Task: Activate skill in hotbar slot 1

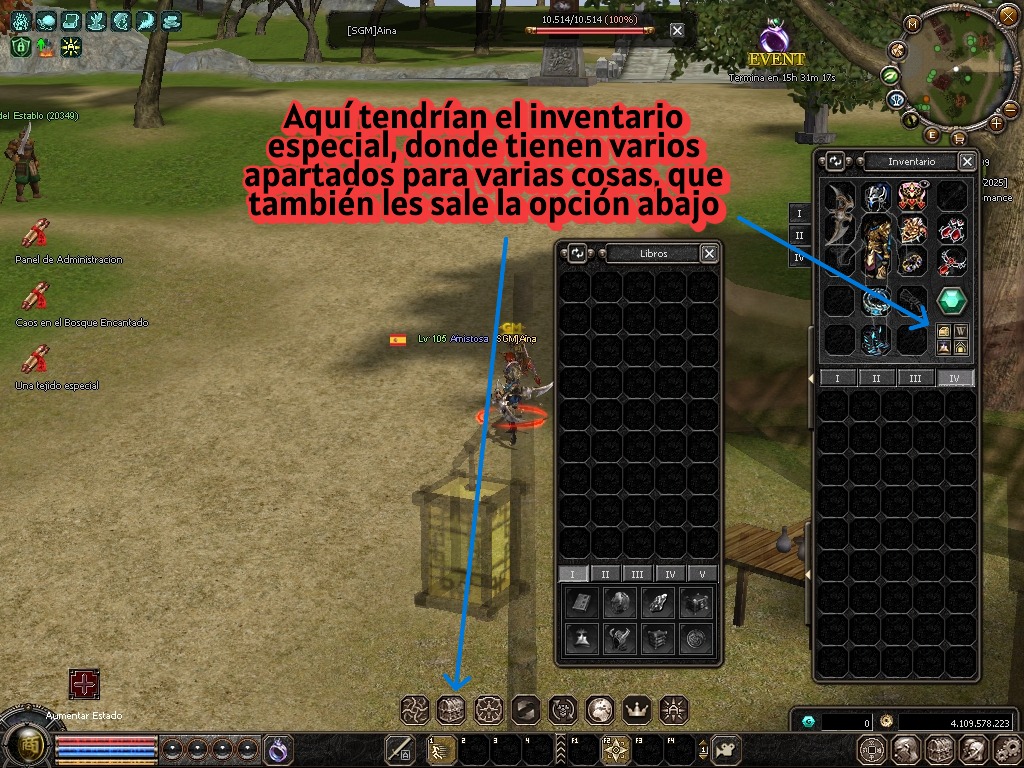Action: coord(441,748)
